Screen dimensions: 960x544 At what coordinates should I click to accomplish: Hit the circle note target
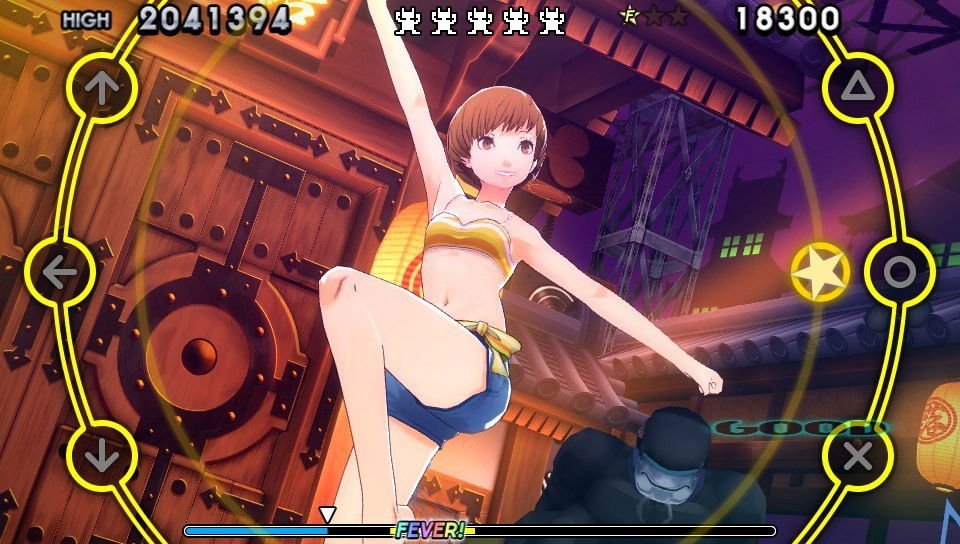pos(899,272)
